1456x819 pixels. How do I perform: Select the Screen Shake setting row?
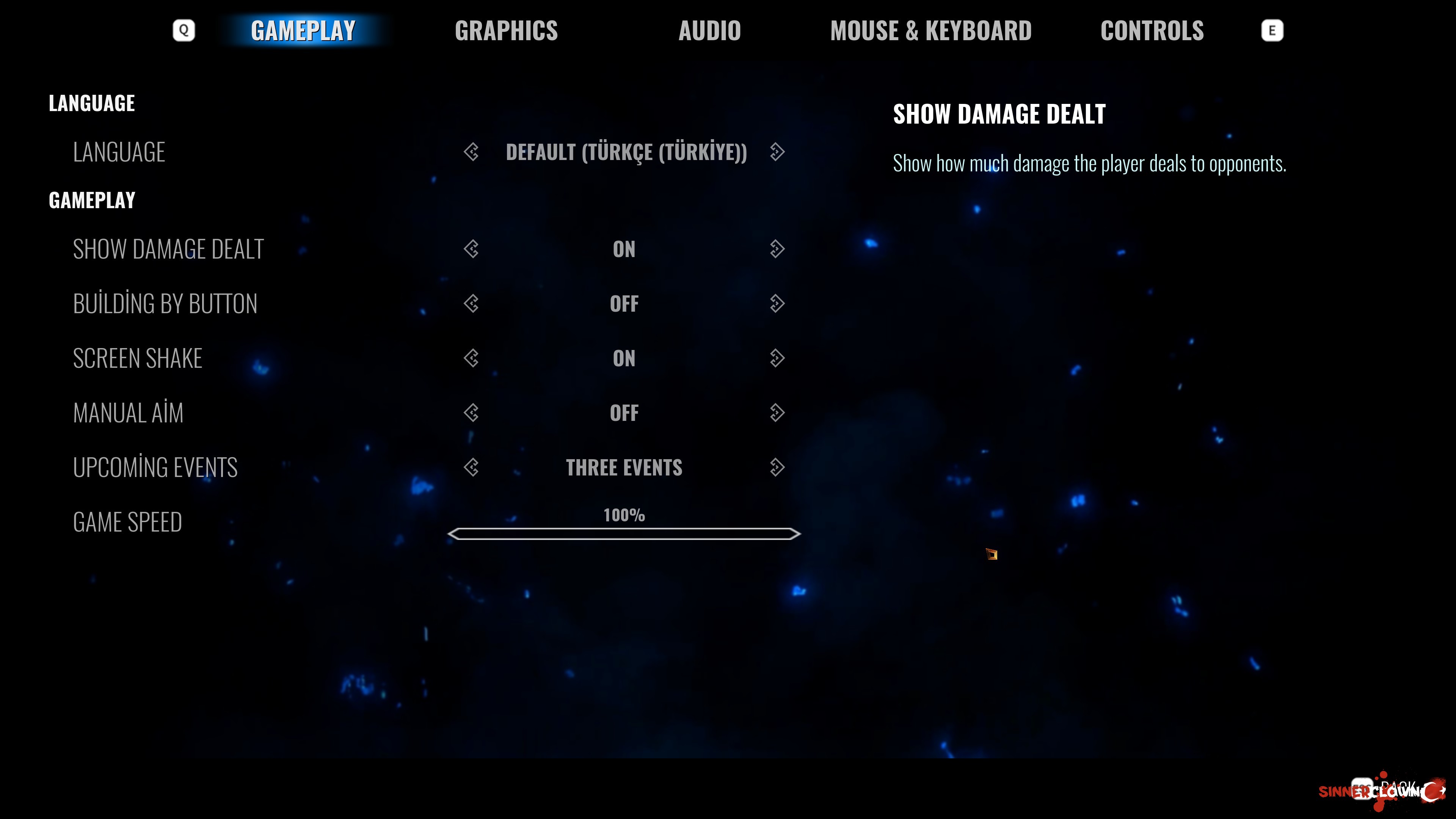[x=137, y=358]
